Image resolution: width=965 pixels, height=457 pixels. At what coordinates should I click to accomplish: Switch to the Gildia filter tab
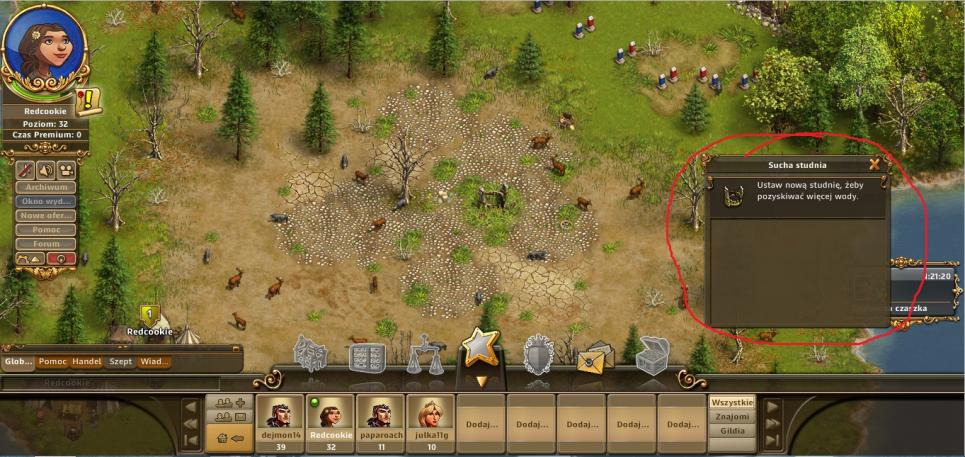click(x=732, y=431)
